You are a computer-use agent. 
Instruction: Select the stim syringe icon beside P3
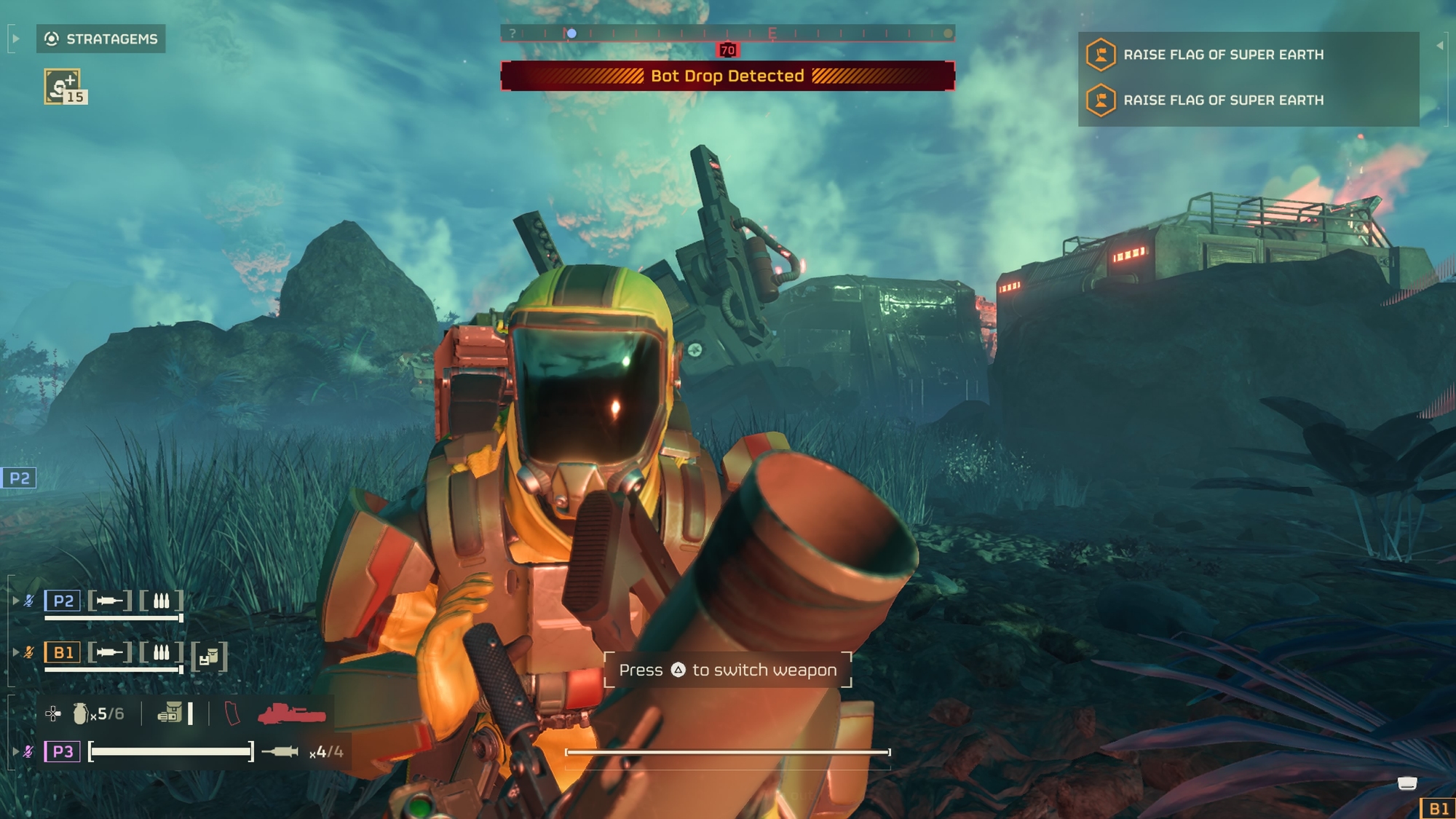(280, 751)
